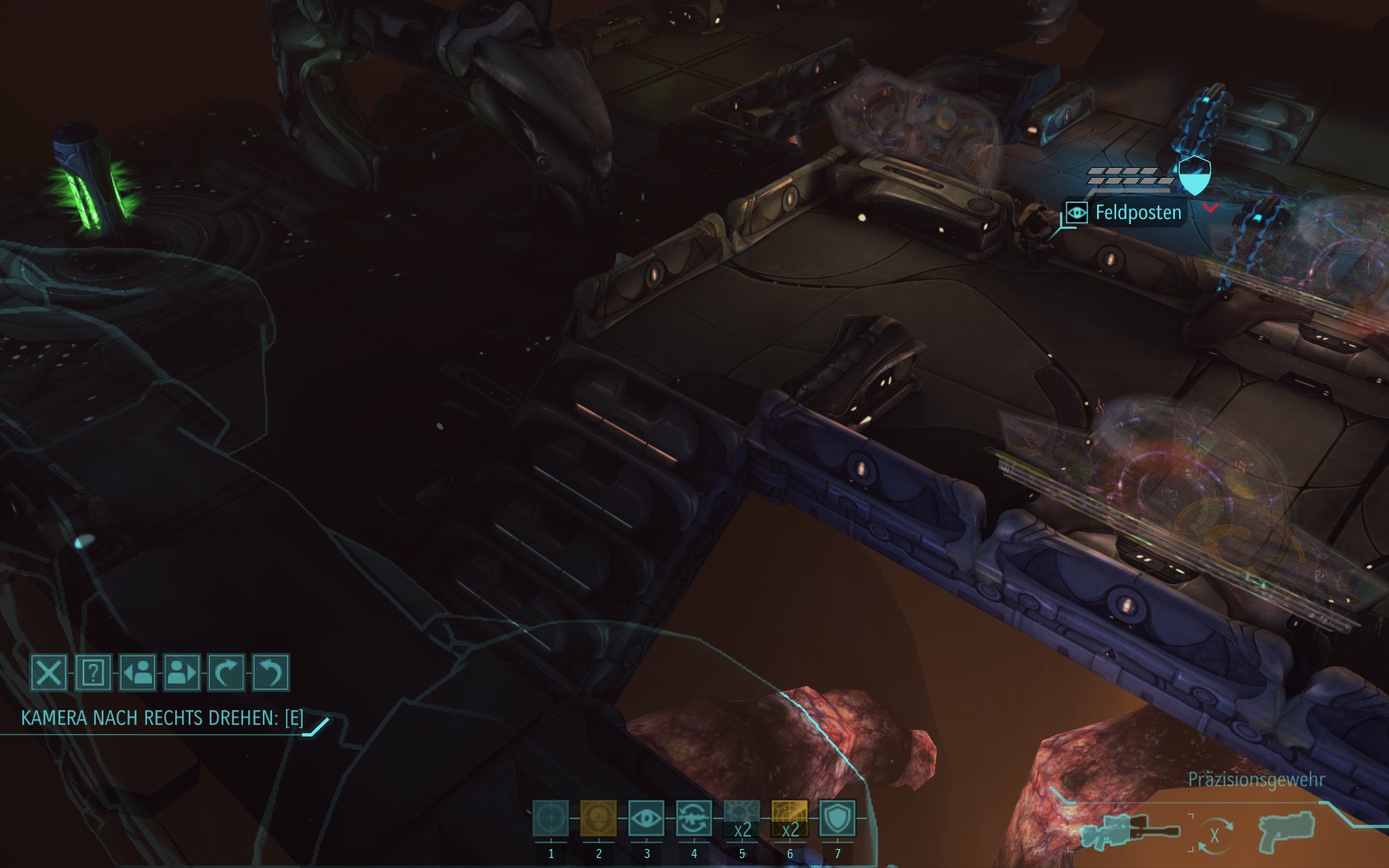Select the yellow scanner ability marked x2

pyautogui.click(x=790, y=819)
